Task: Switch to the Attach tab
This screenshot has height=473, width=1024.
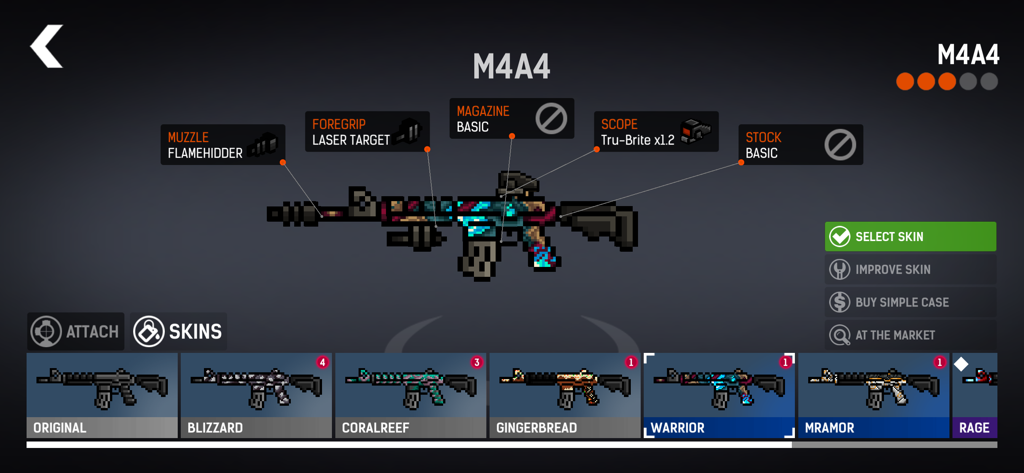Action: pyautogui.click(x=76, y=331)
